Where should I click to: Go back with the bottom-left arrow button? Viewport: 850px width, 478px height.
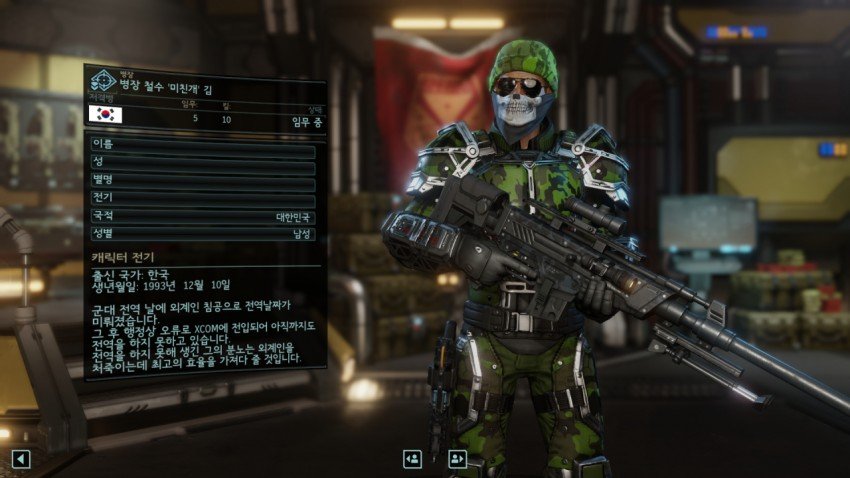coord(21,459)
